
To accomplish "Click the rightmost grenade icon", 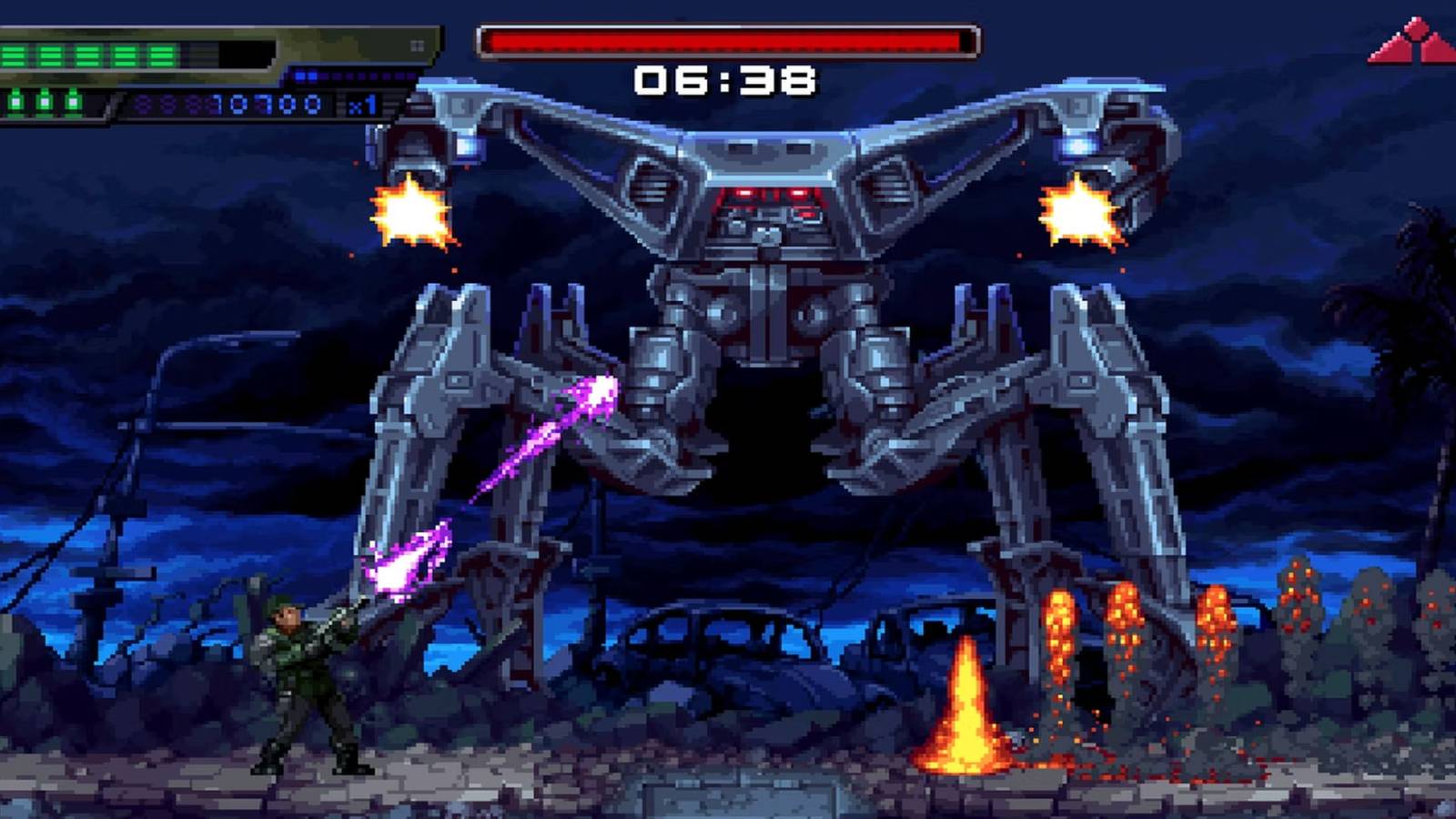I will coord(71,102).
